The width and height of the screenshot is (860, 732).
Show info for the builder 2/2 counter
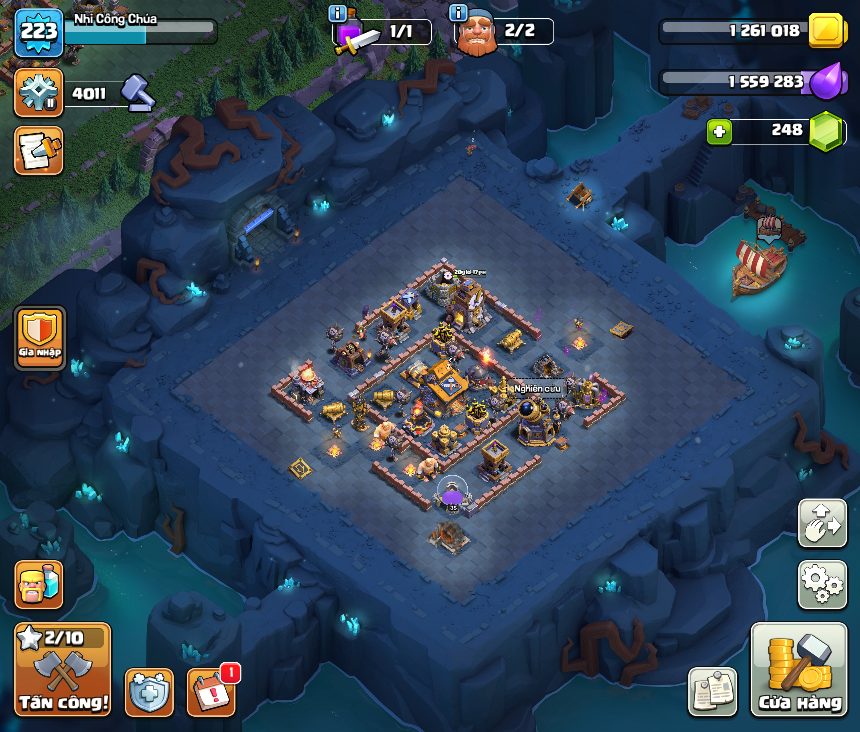point(459,13)
